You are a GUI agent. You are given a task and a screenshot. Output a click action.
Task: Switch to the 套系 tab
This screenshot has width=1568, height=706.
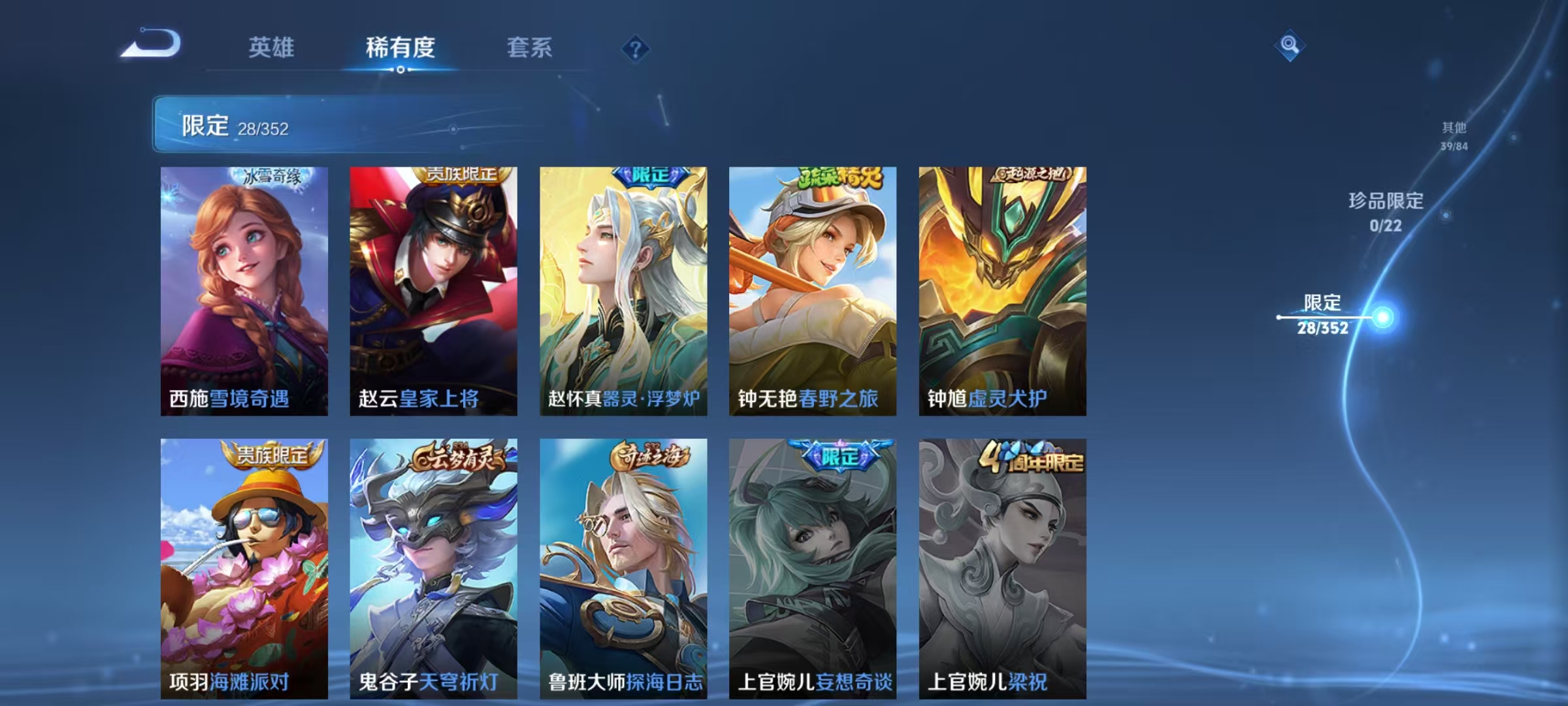pyautogui.click(x=531, y=48)
